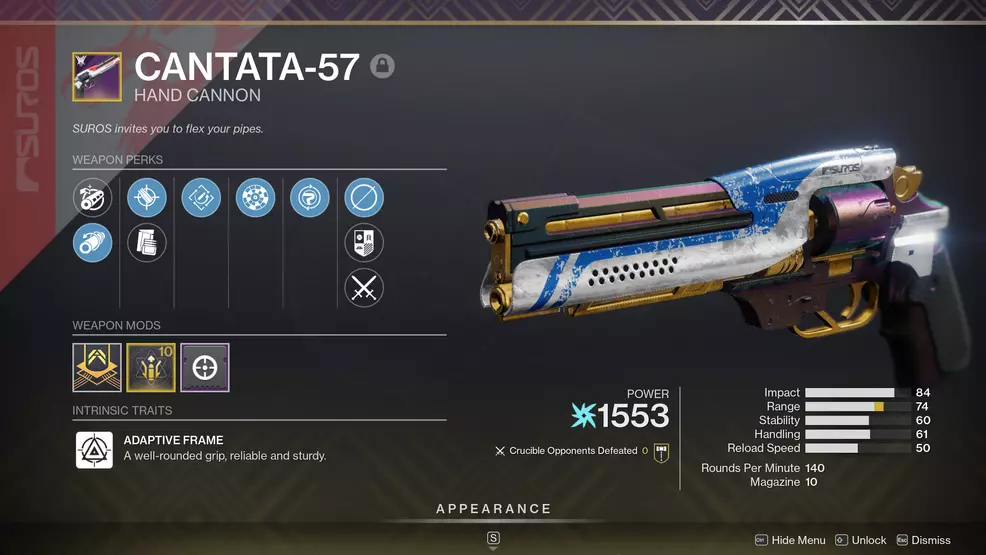The height and width of the screenshot is (555, 986).
Task: Toggle the lock icon beside Cantata-57
Action: point(382,67)
